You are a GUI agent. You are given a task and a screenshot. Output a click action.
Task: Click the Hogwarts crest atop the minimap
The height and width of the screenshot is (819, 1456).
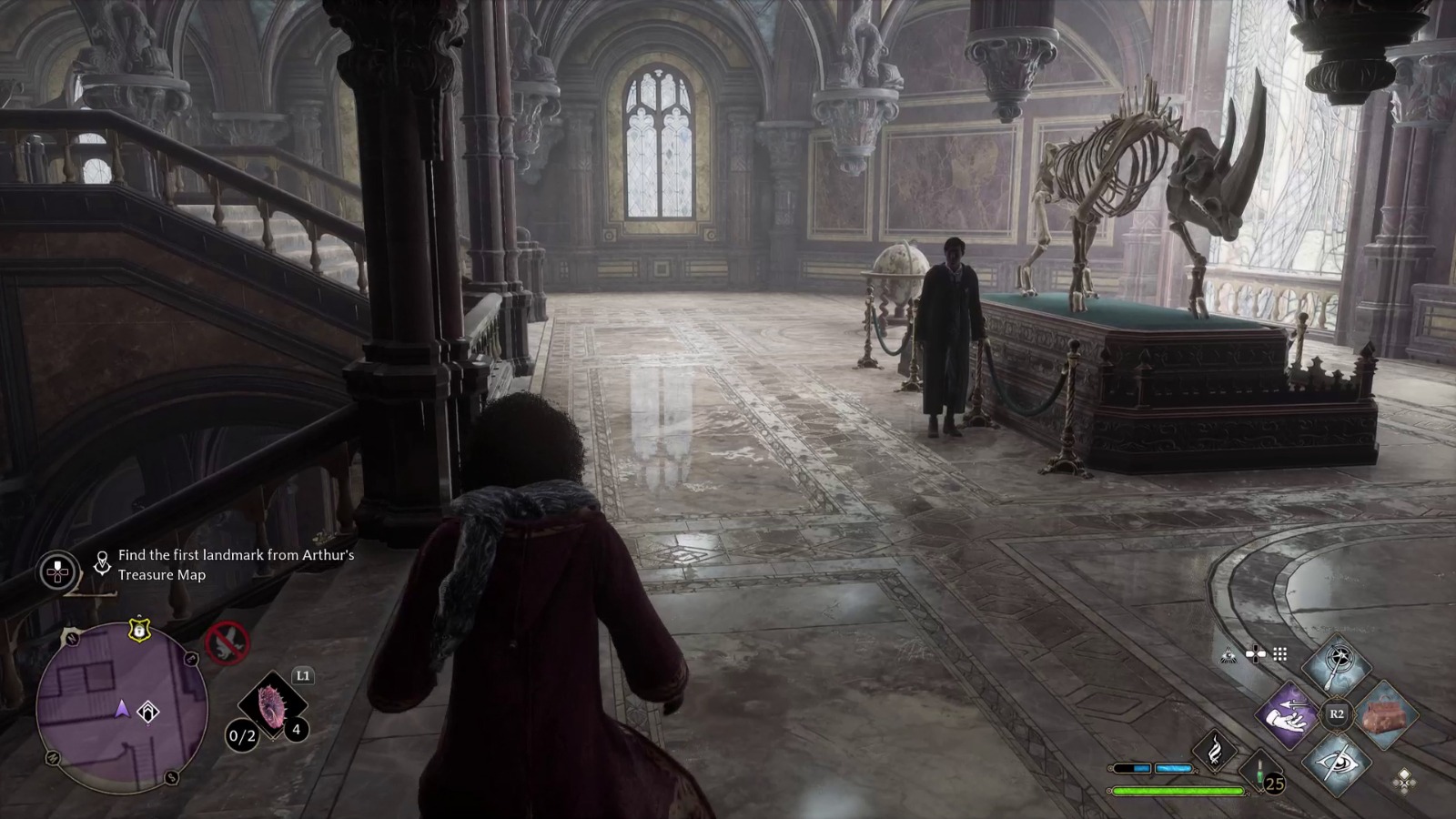click(x=139, y=632)
